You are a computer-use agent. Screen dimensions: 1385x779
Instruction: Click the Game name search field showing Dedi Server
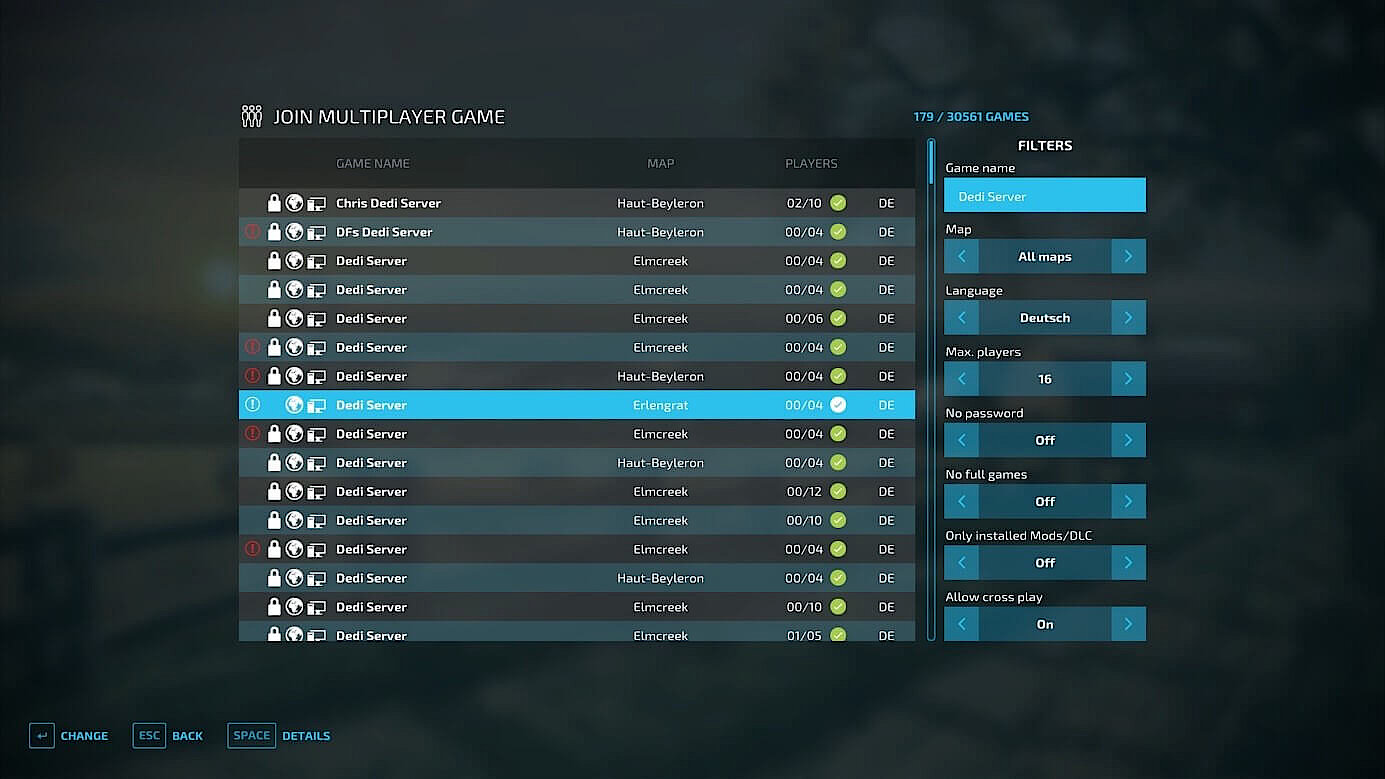click(x=1044, y=195)
